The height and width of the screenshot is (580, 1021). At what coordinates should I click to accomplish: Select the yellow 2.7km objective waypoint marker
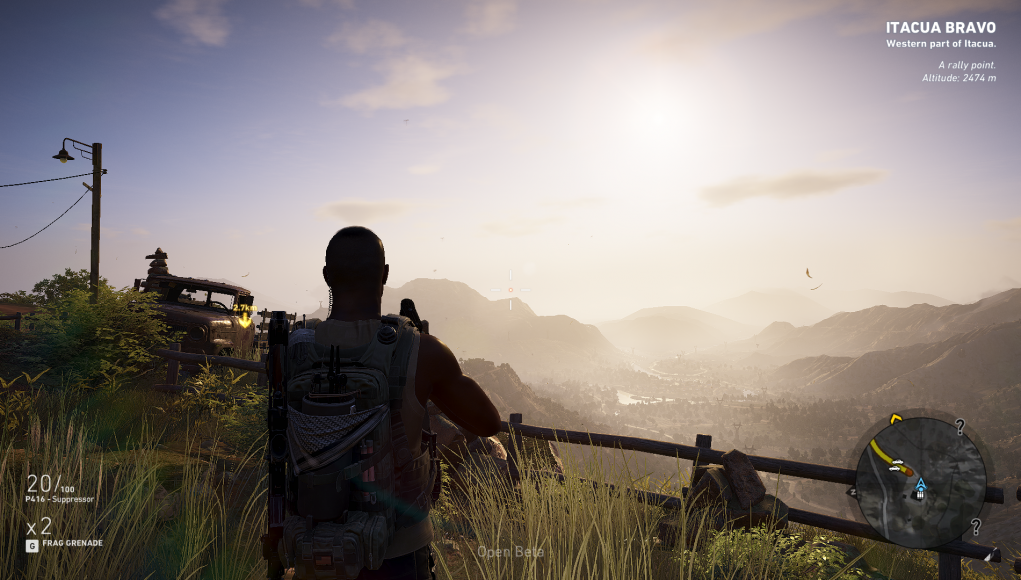tap(244, 316)
